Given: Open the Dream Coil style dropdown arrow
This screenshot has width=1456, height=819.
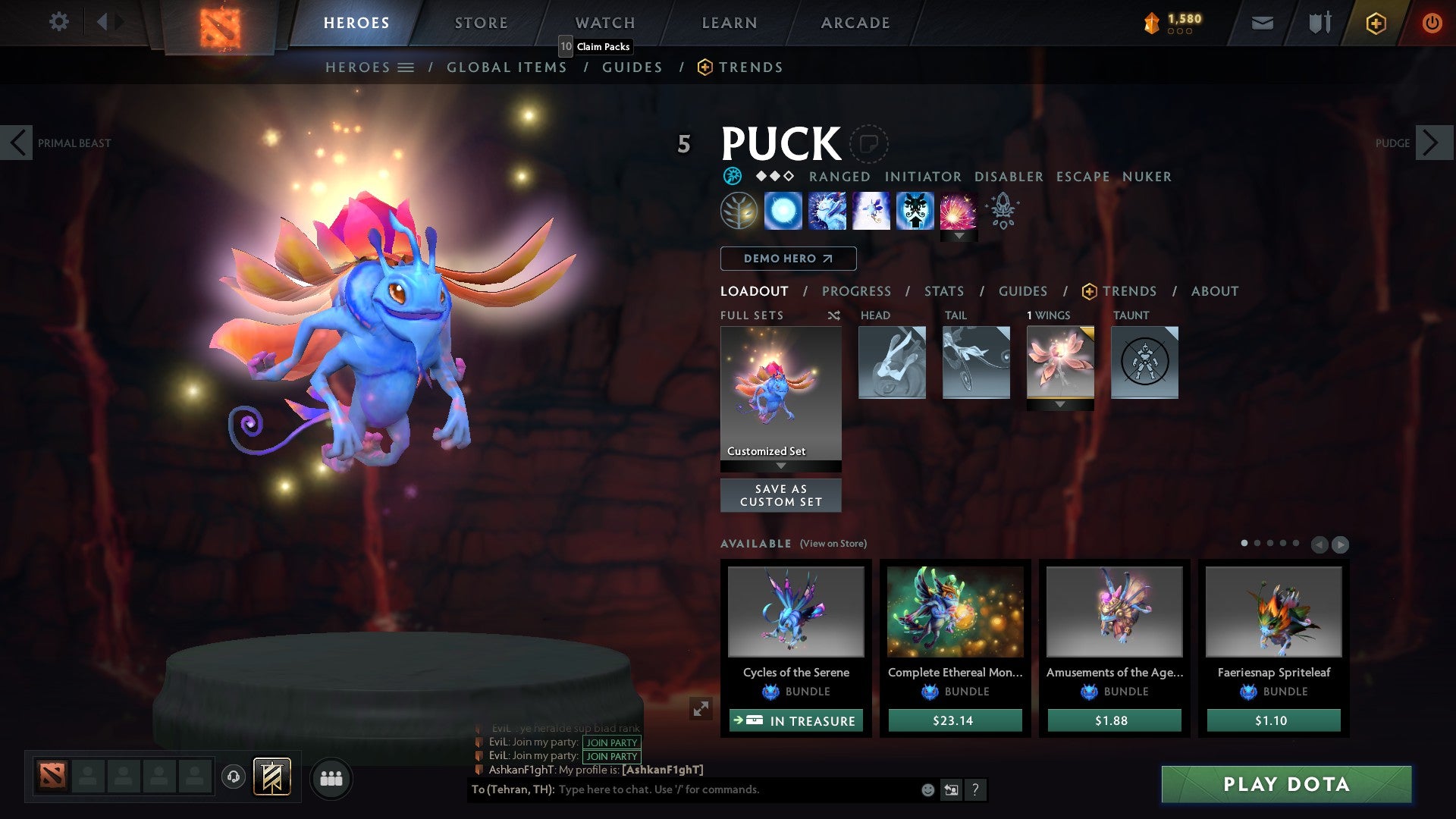Looking at the screenshot, I should (x=959, y=236).
